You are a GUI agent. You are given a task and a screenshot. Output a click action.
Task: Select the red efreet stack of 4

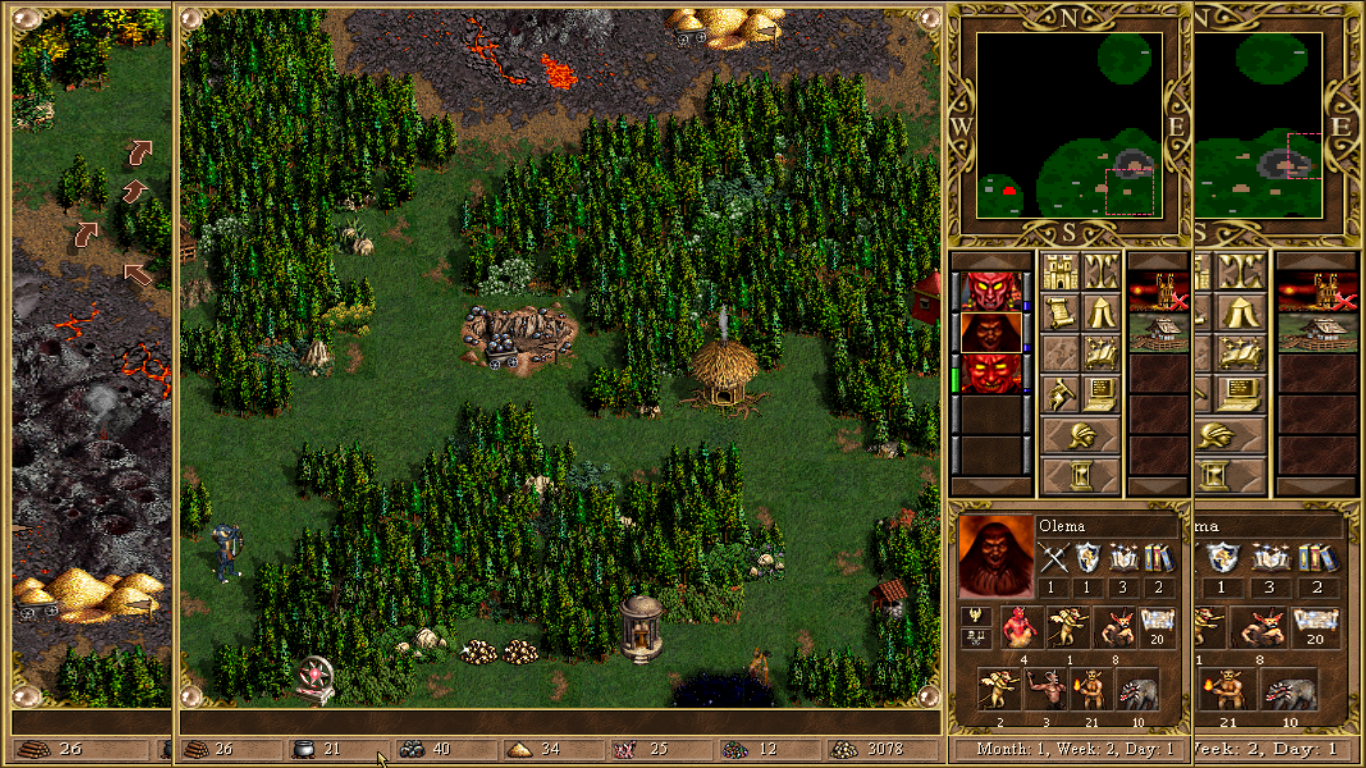[x=1022, y=627]
